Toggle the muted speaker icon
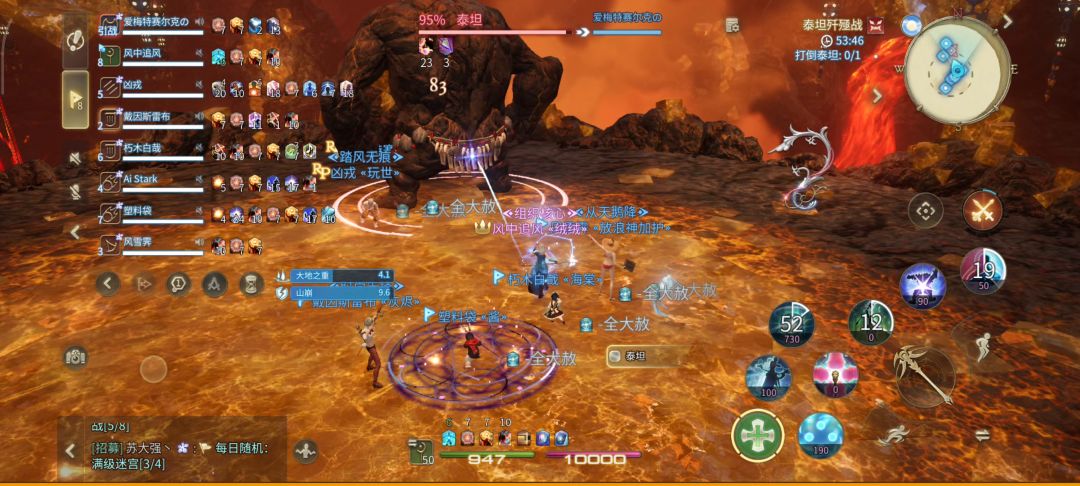Image resolution: width=1080 pixels, height=486 pixels. (75, 158)
